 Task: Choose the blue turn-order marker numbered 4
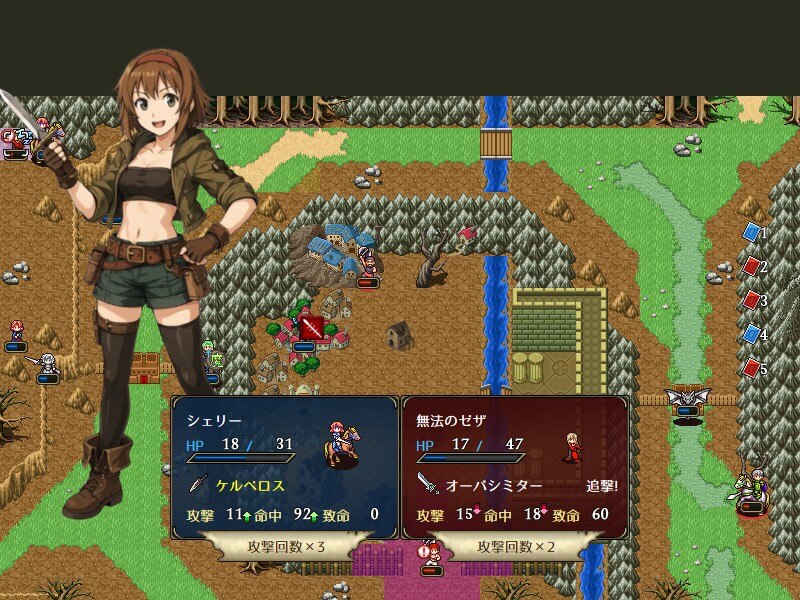[752, 334]
